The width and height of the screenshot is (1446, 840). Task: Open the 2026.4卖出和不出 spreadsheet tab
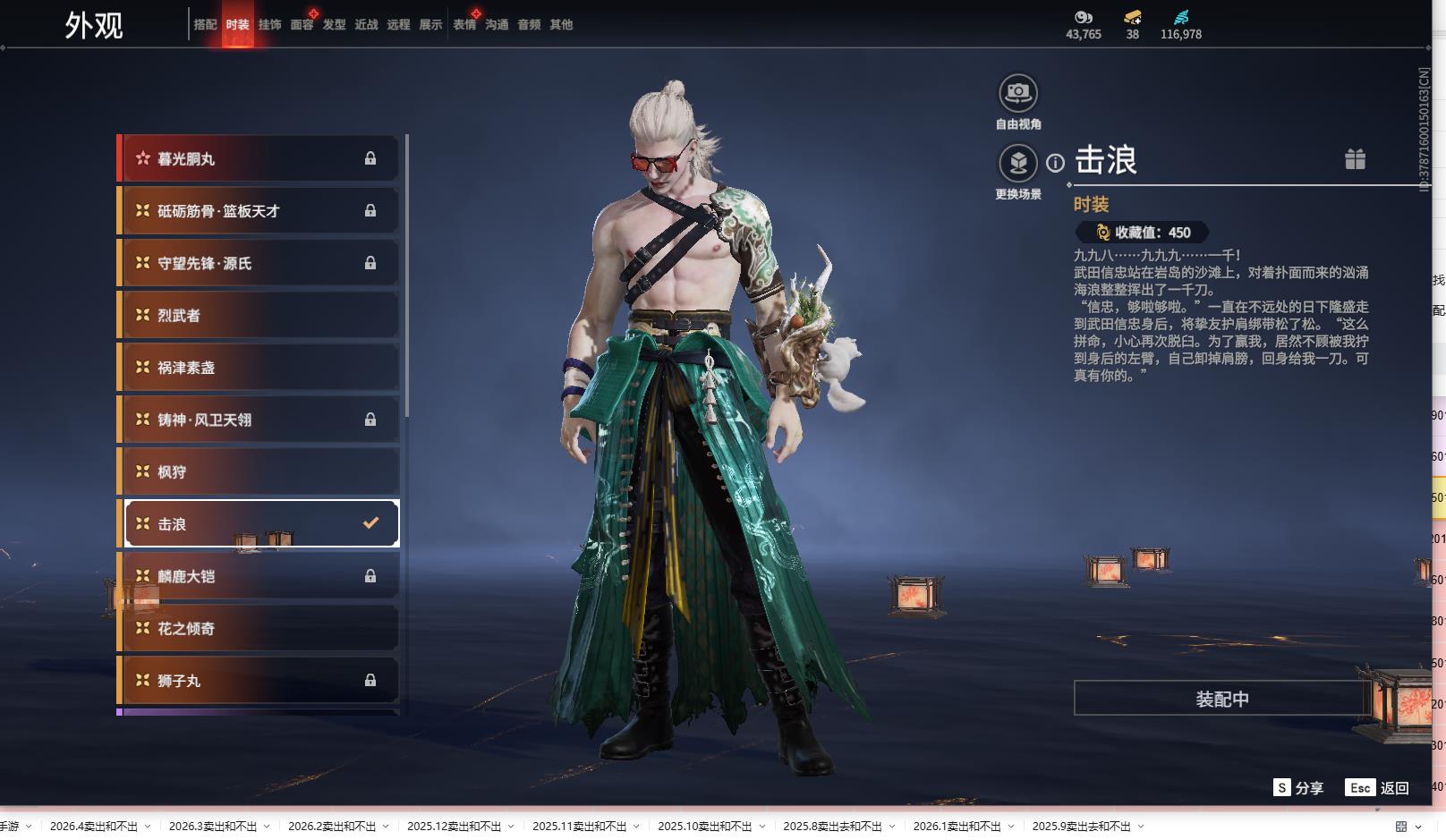[x=94, y=827]
